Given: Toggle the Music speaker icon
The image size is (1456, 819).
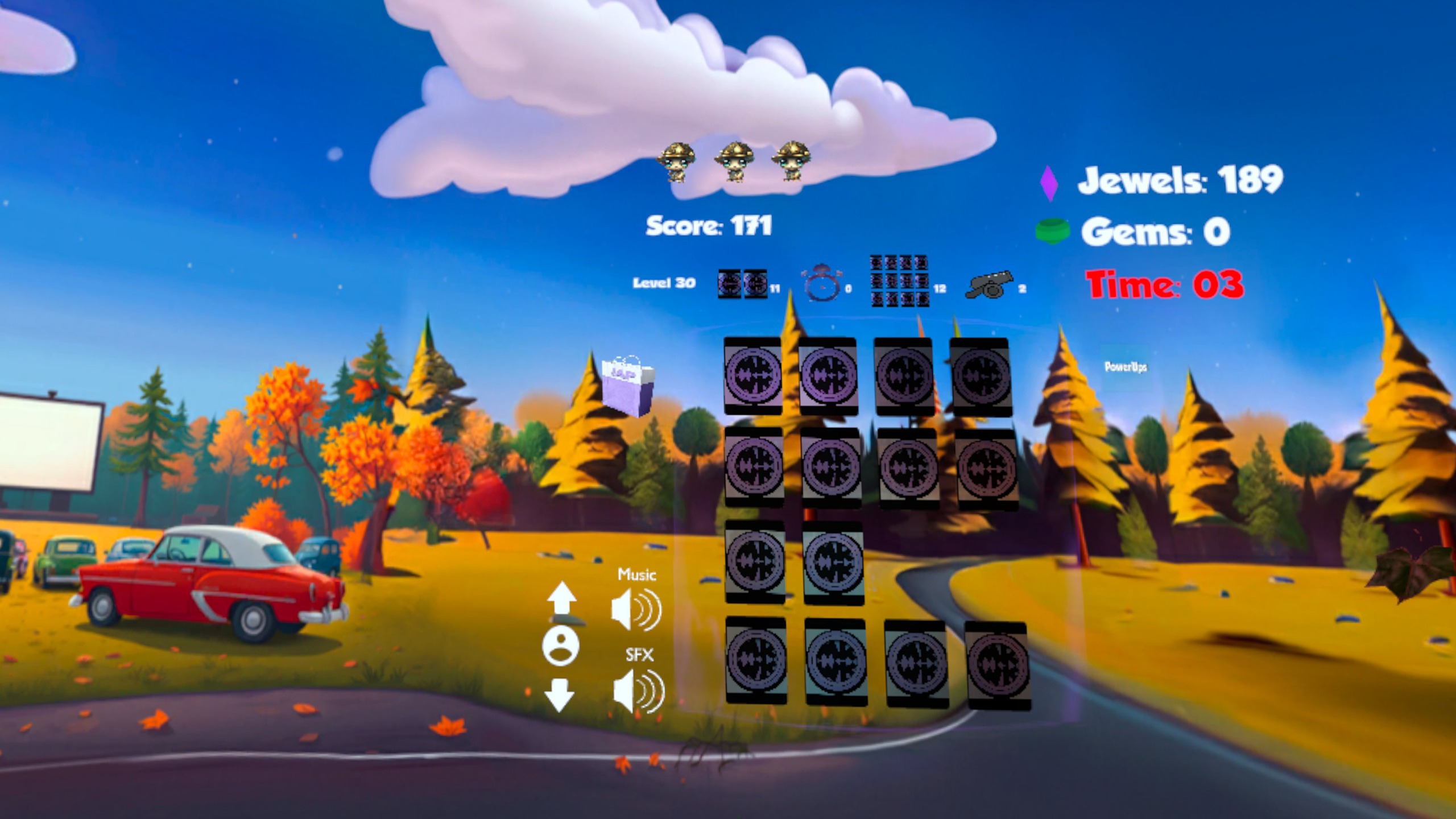Looking at the screenshot, I should tap(636, 610).
